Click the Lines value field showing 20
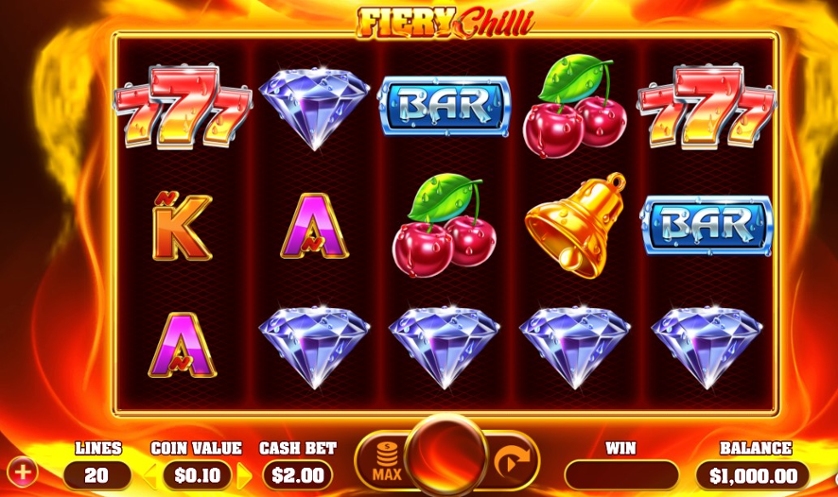 pyautogui.click(x=97, y=475)
